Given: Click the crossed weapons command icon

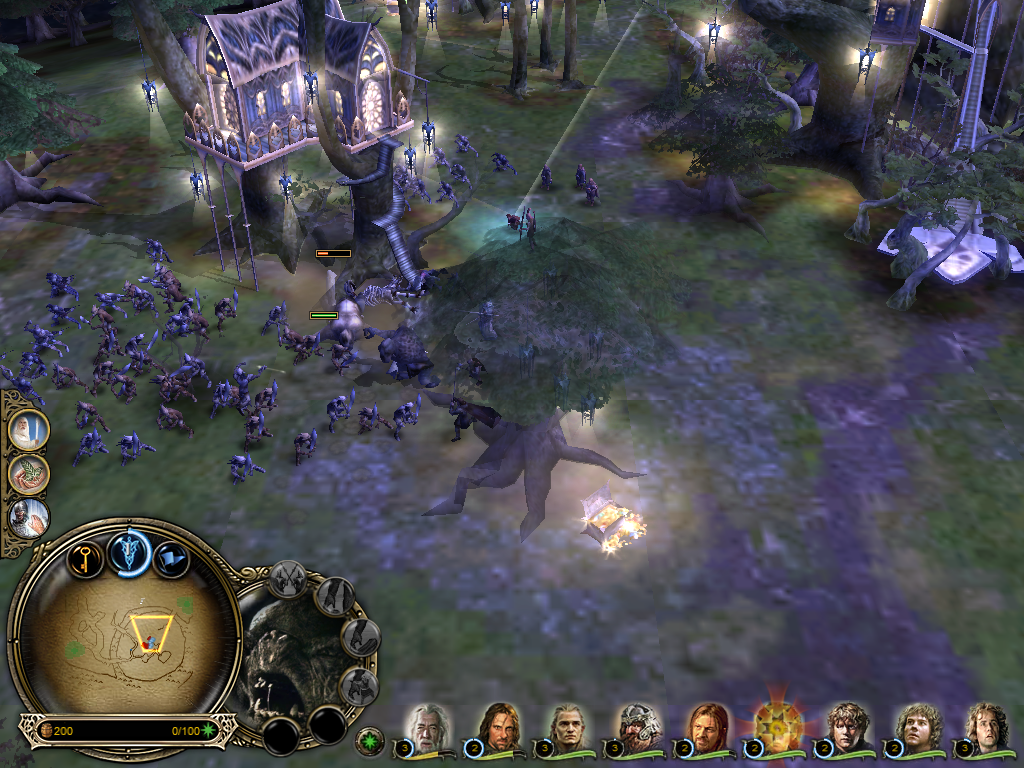Looking at the screenshot, I should point(288,579).
